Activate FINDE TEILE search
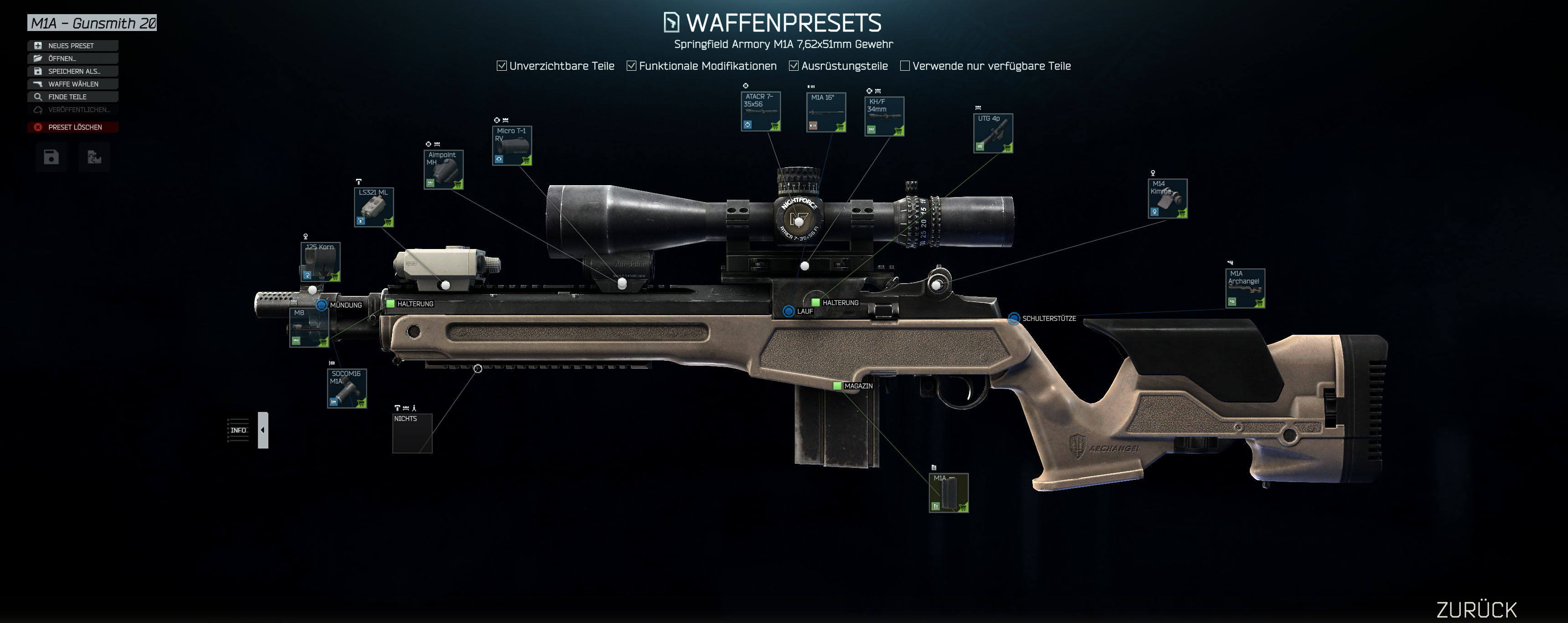This screenshot has height=623, width=1568. pos(72,97)
